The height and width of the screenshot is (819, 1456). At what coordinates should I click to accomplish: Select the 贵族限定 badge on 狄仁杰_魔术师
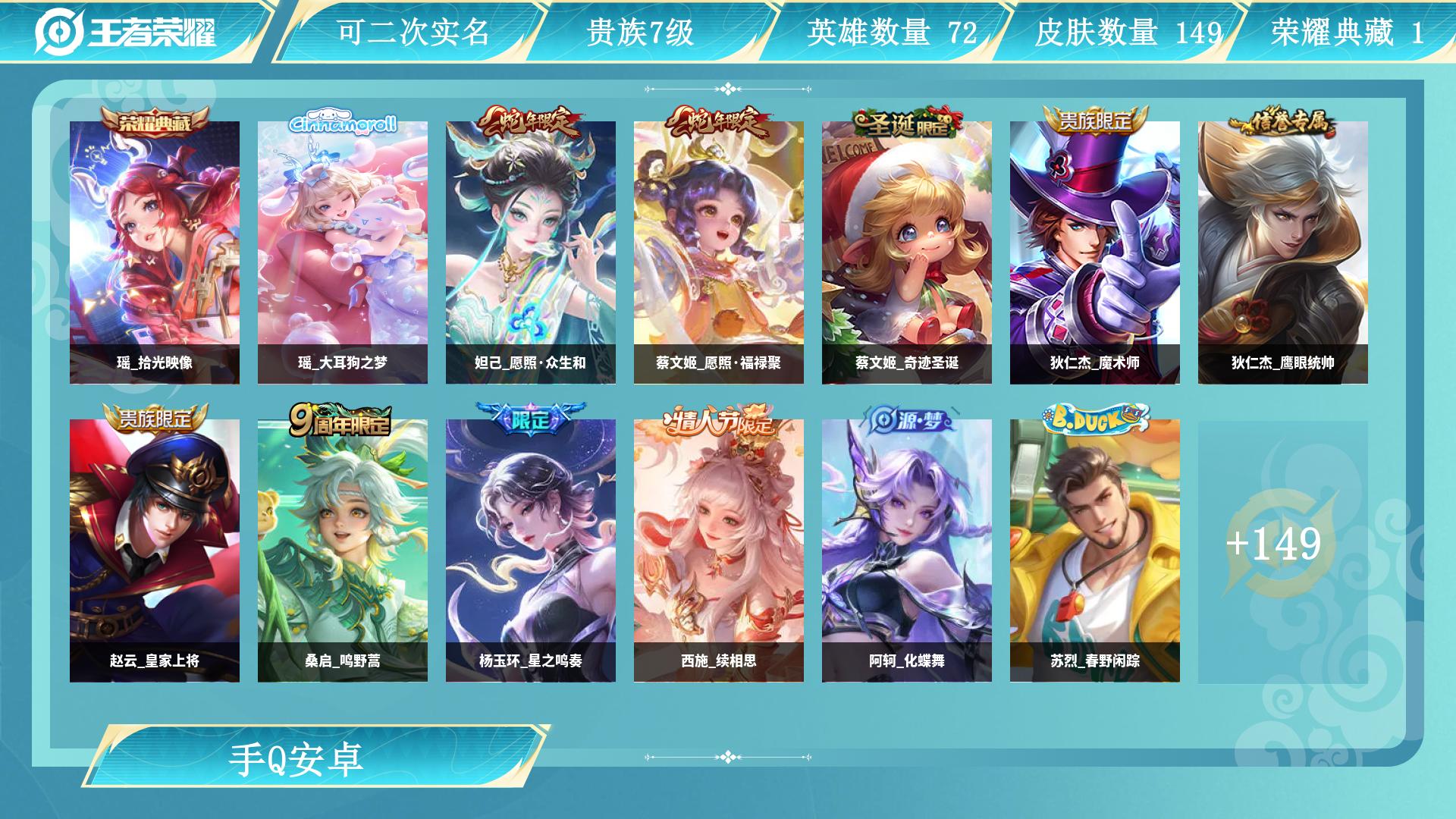tap(1097, 120)
